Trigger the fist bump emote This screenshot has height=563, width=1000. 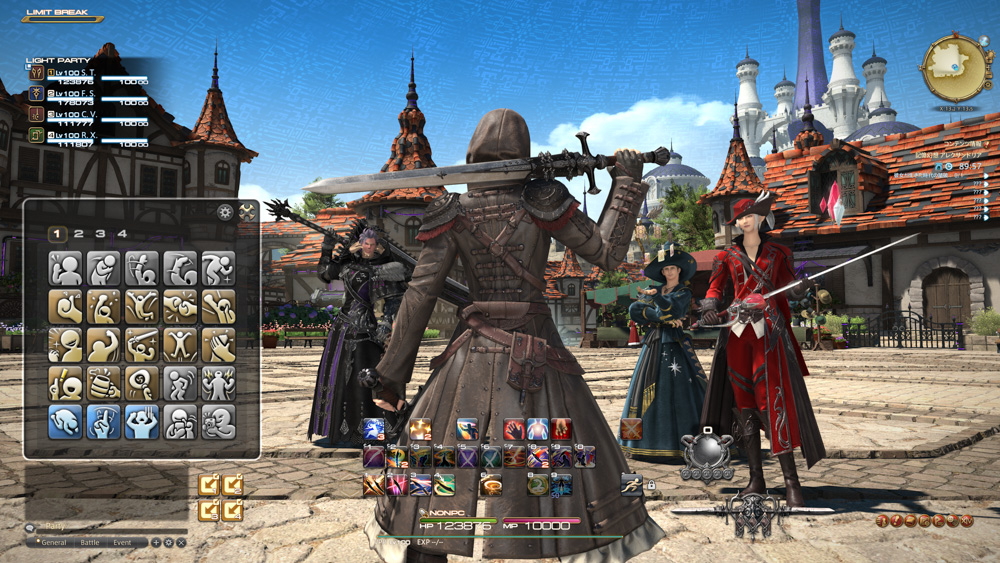coord(180,307)
